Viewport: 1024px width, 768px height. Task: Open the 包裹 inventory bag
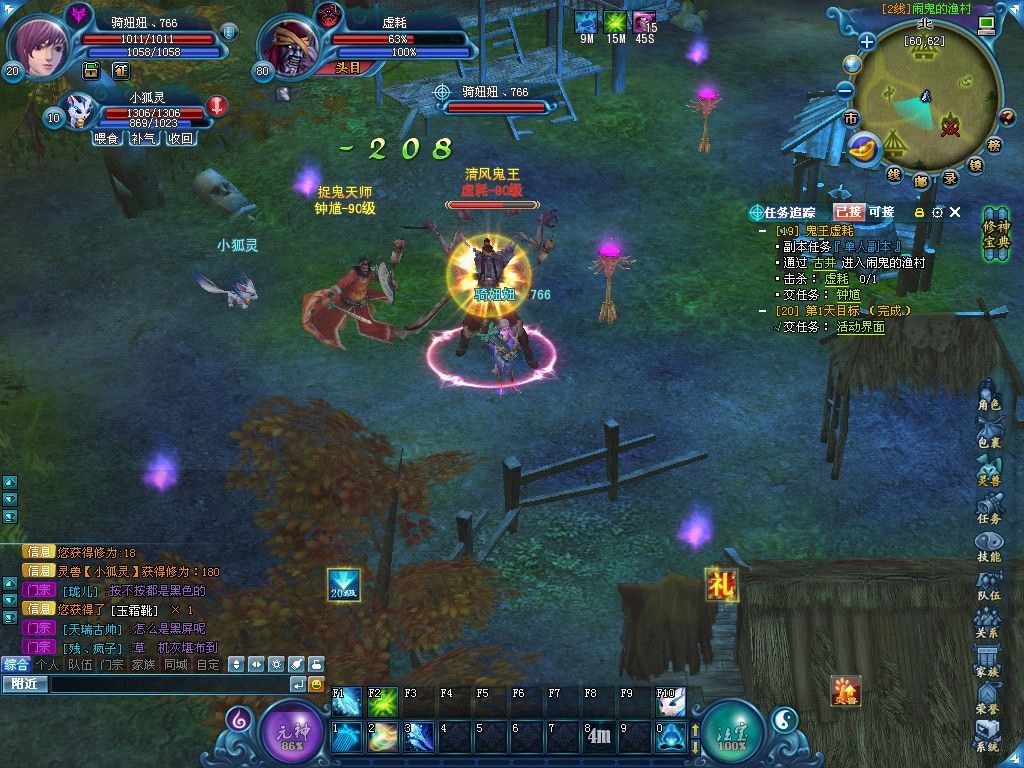pos(989,434)
